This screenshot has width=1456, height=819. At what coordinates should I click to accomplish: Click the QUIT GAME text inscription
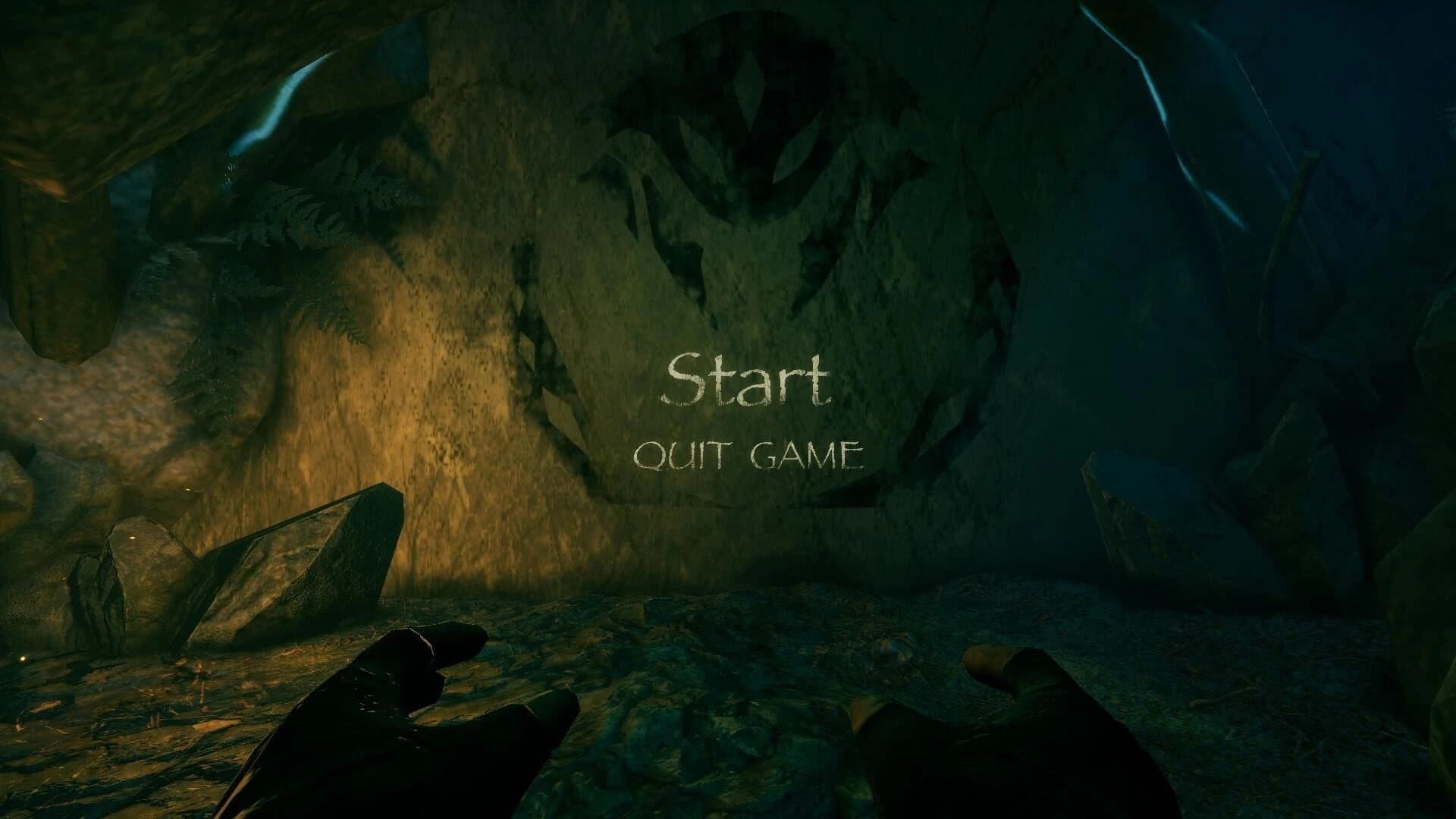coord(755,453)
